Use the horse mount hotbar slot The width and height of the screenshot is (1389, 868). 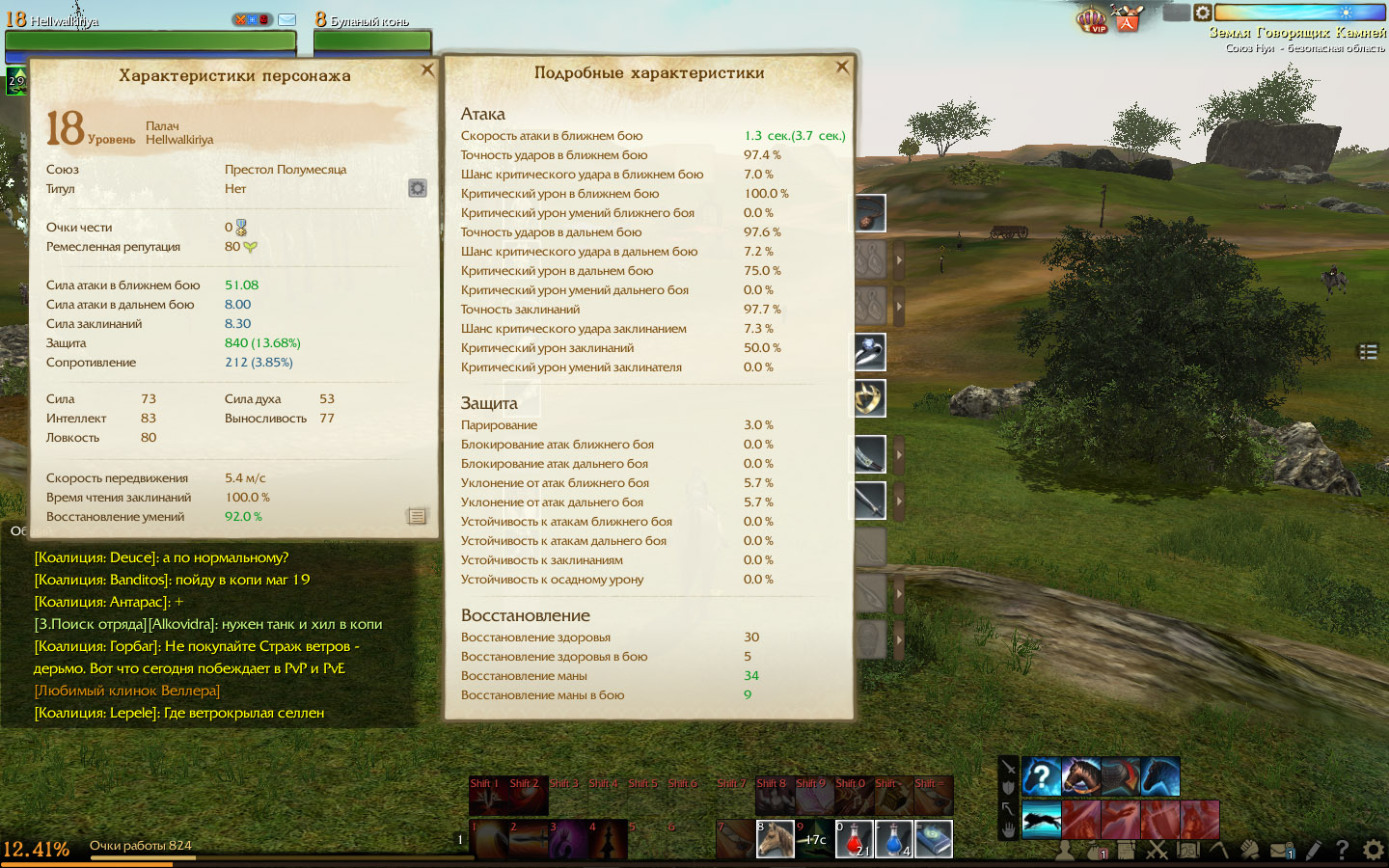pyautogui.click(x=775, y=839)
